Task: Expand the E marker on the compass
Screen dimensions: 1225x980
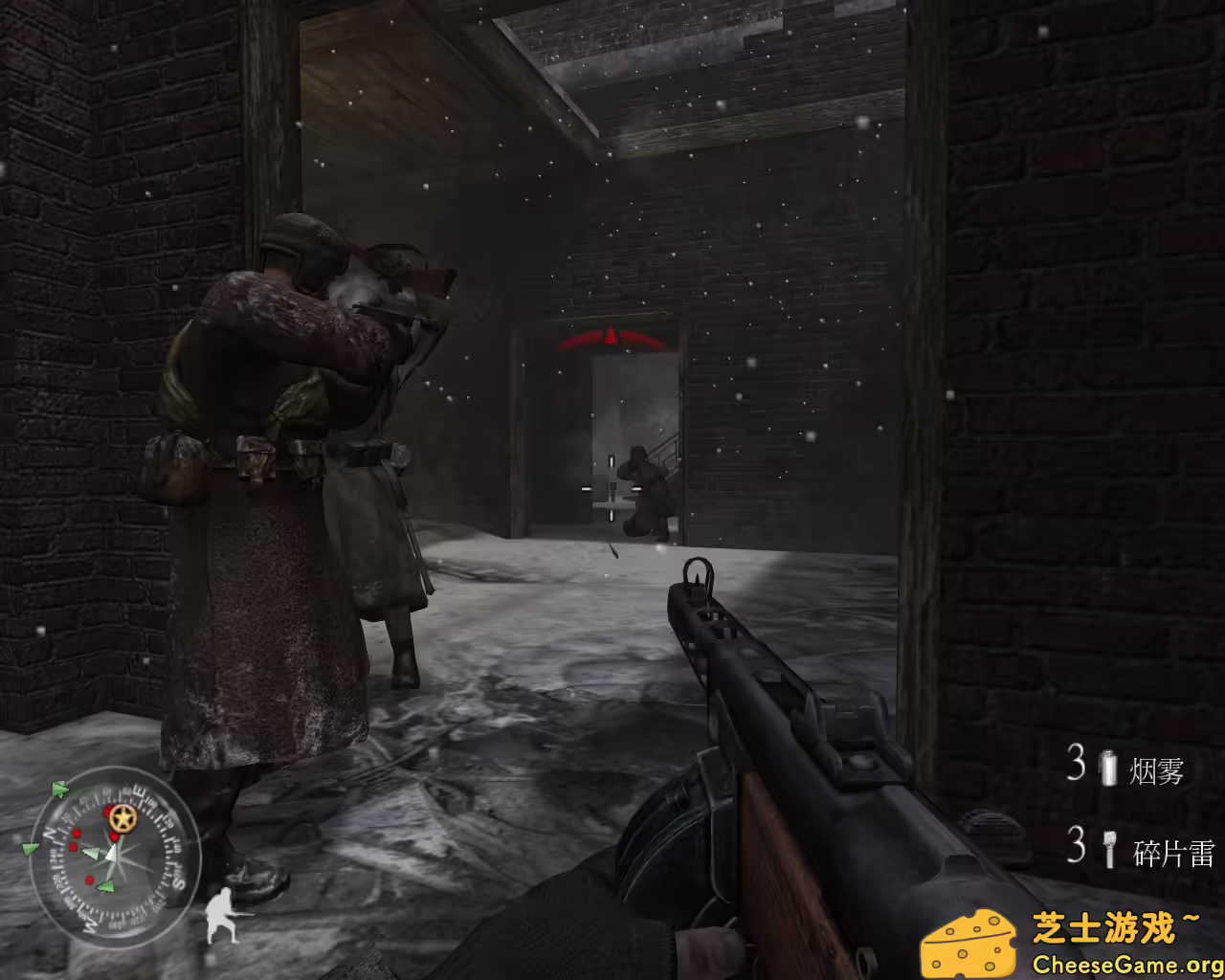Action: point(141,791)
